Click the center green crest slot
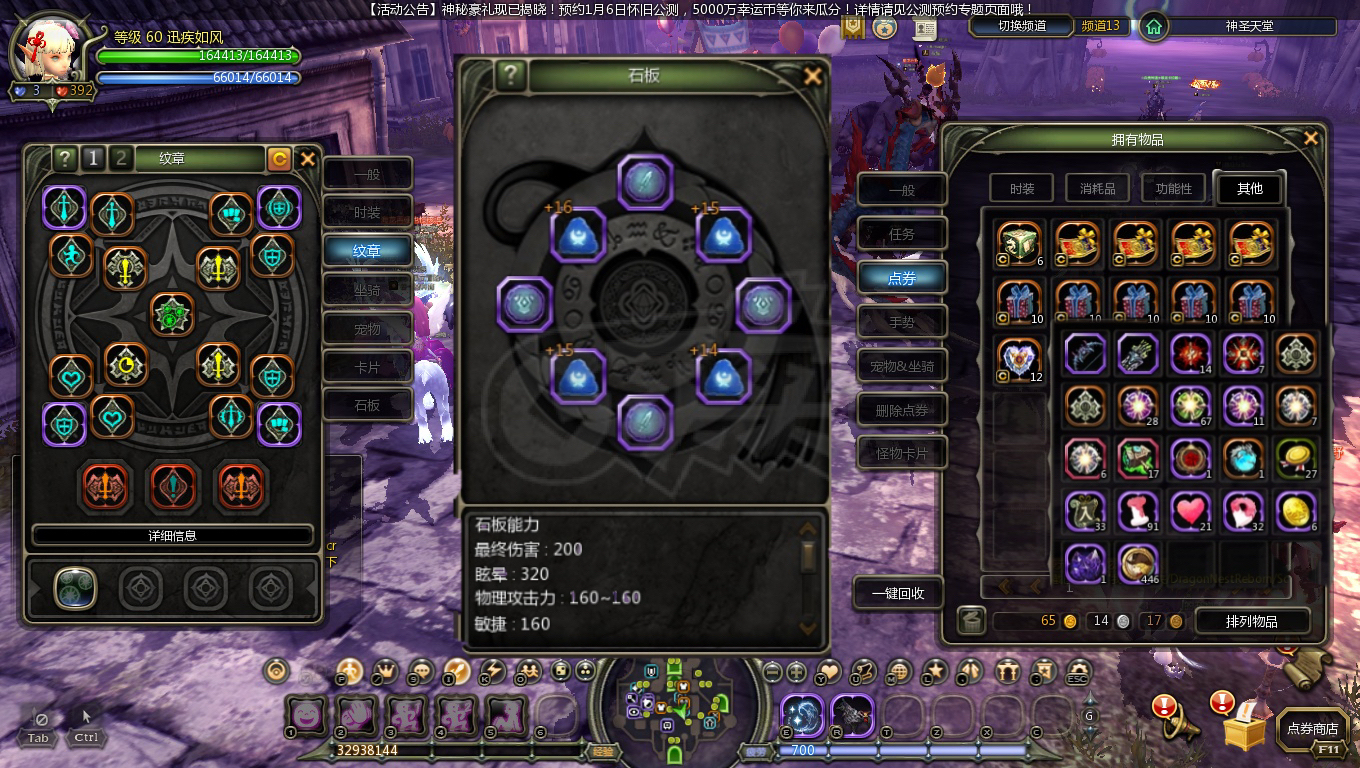The image size is (1360, 768). point(172,314)
